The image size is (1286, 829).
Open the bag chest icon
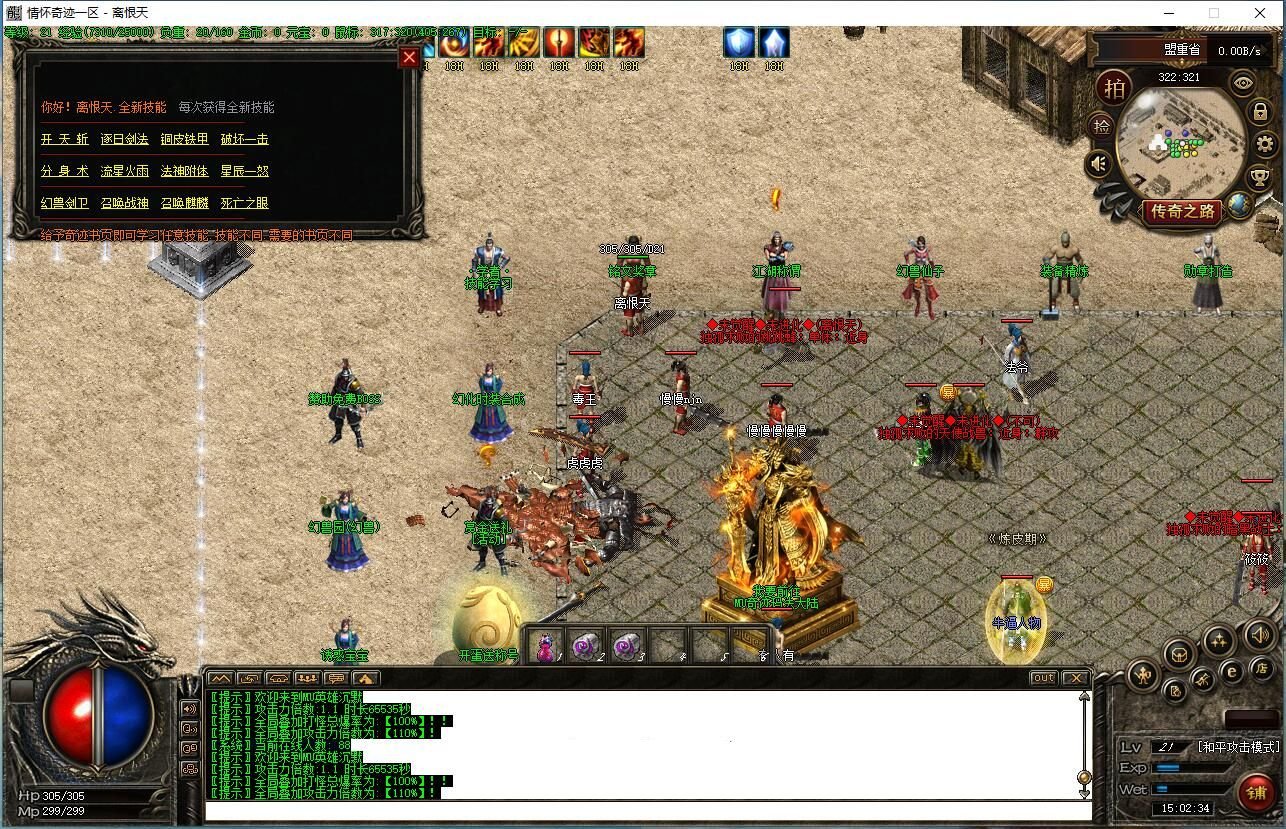pos(1180,653)
